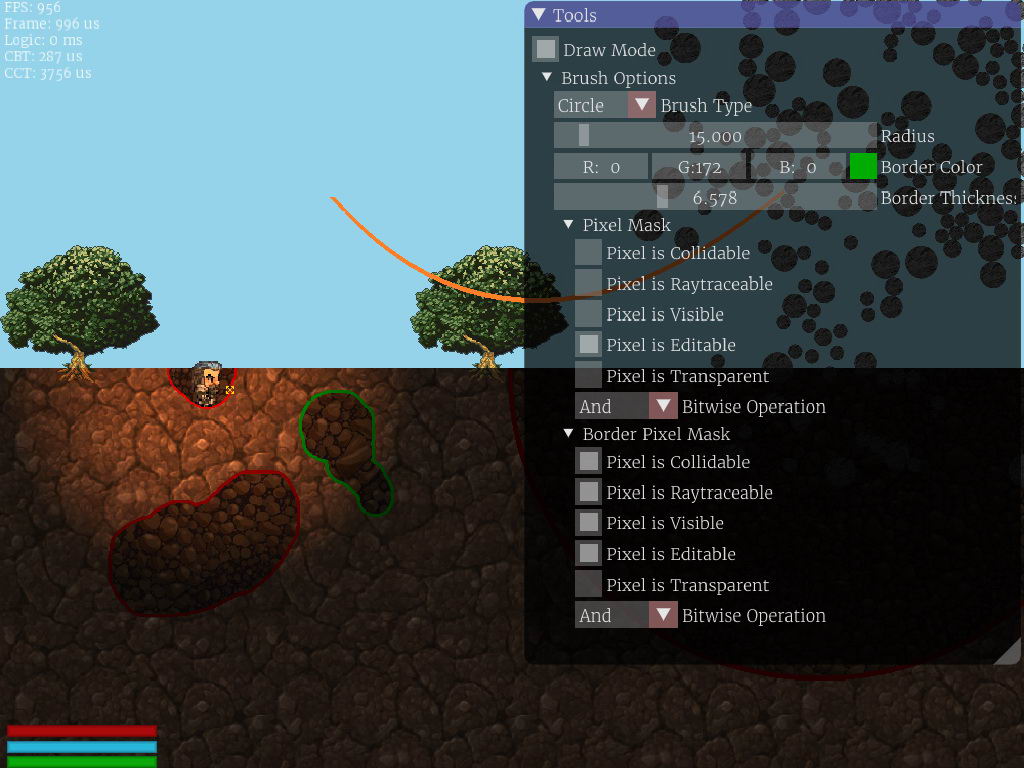The width and height of the screenshot is (1024, 768).
Task: Open Border Pixel Mask's Bitwise Operation dropdown
Action: (x=663, y=615)
